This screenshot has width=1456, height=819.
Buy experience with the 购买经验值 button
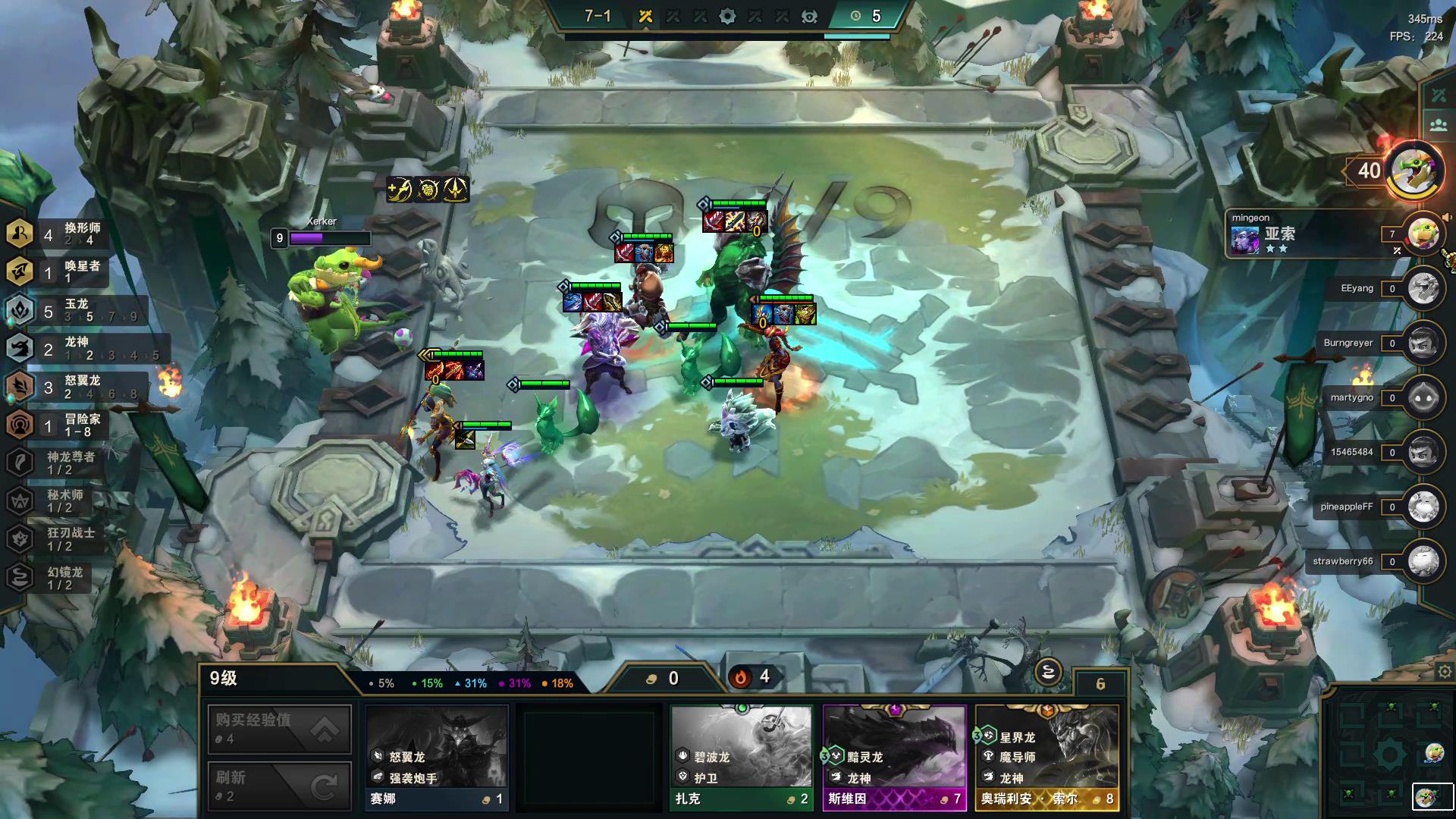coord(279,729)
